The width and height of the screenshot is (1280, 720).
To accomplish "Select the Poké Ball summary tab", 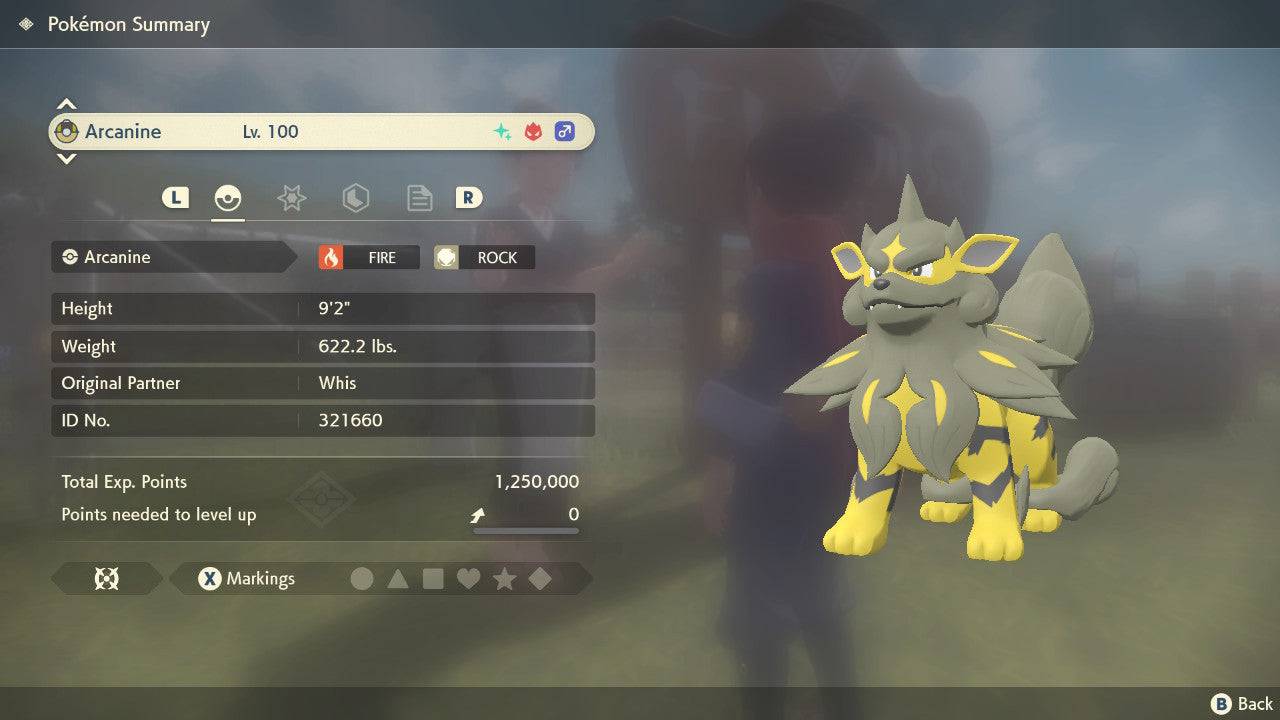I will pyautogui.click(x=228, y=198).
